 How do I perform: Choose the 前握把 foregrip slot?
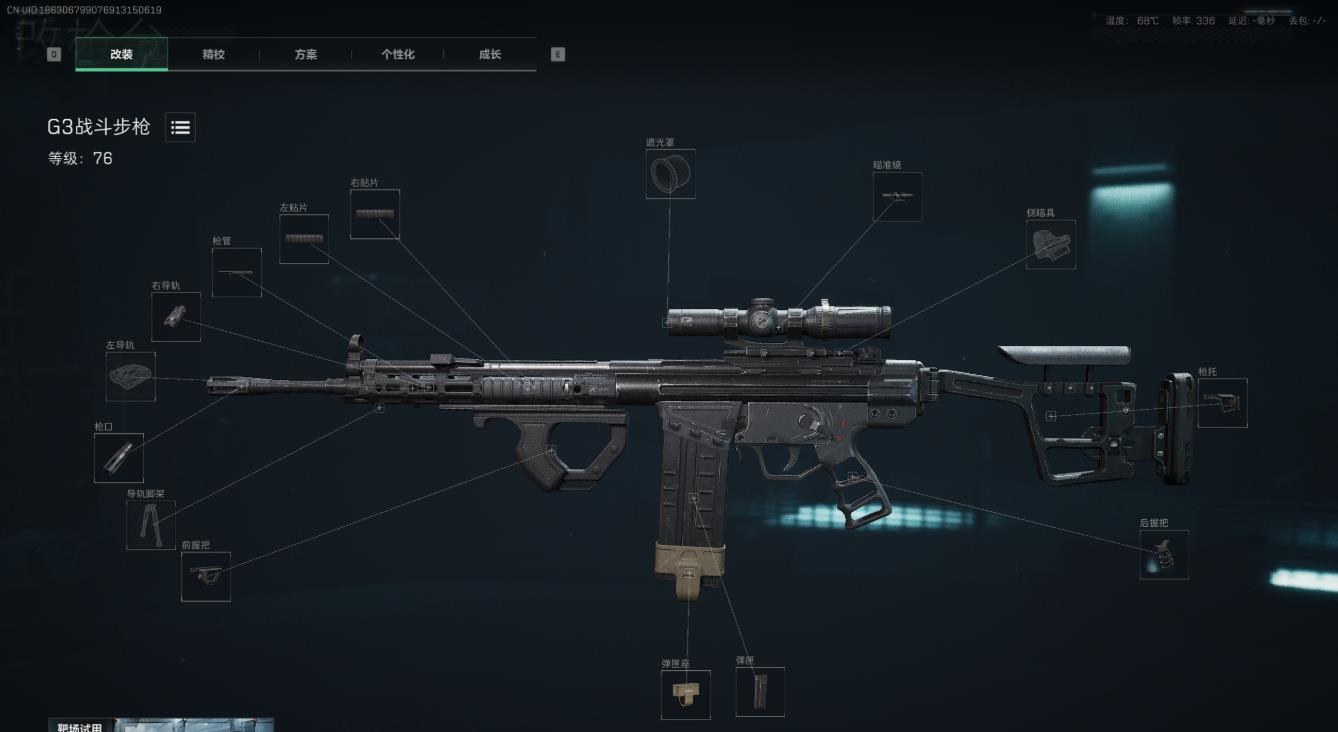(x=206, y=576)
